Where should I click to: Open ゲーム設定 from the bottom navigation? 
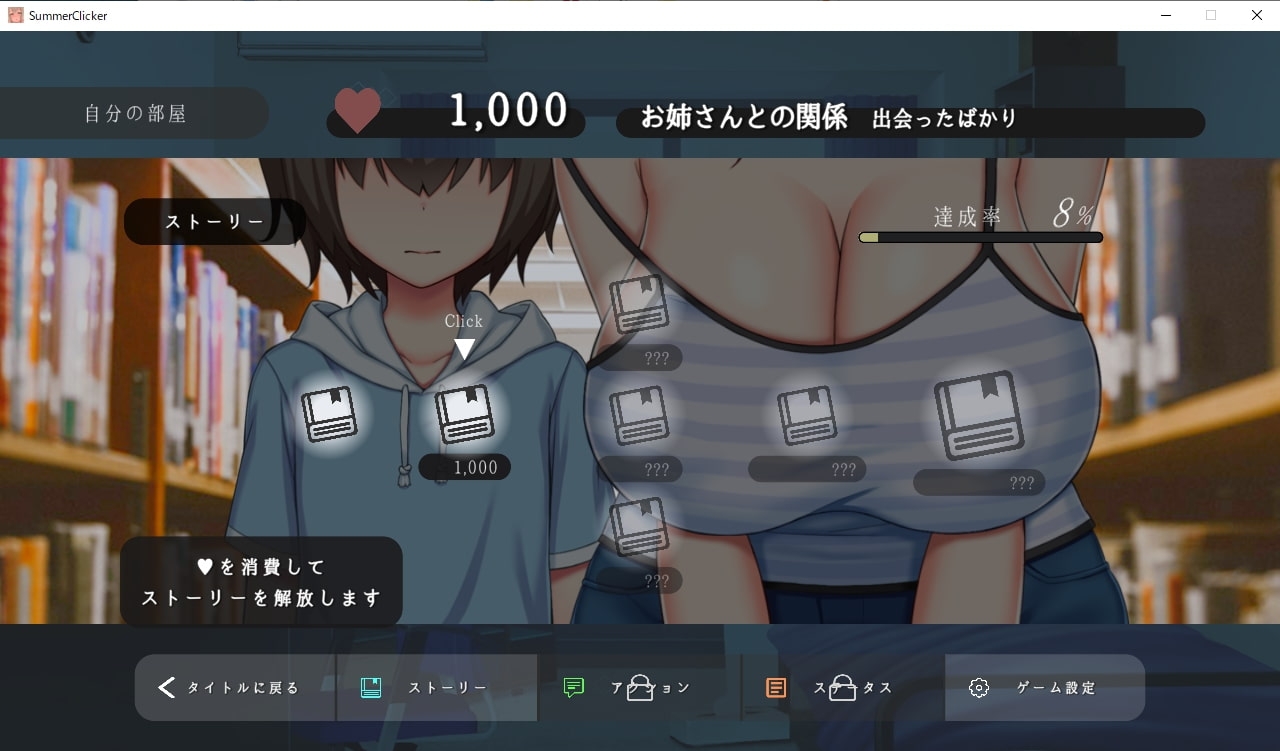point(1044,687)
